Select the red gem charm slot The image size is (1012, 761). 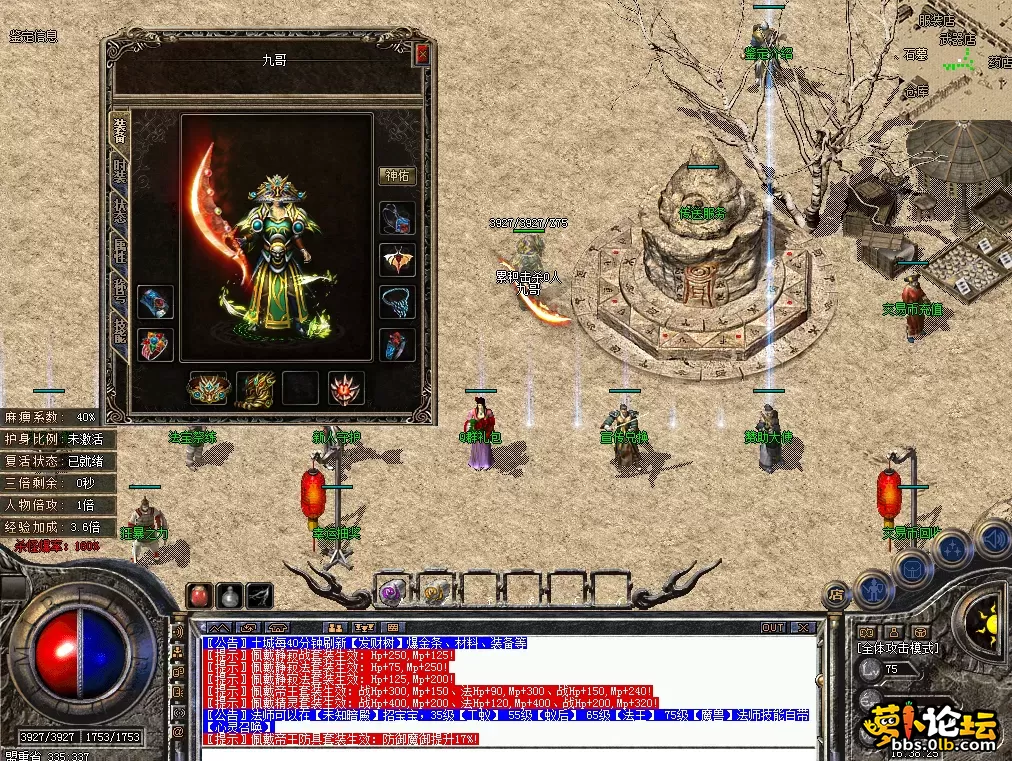pos(346,388)
